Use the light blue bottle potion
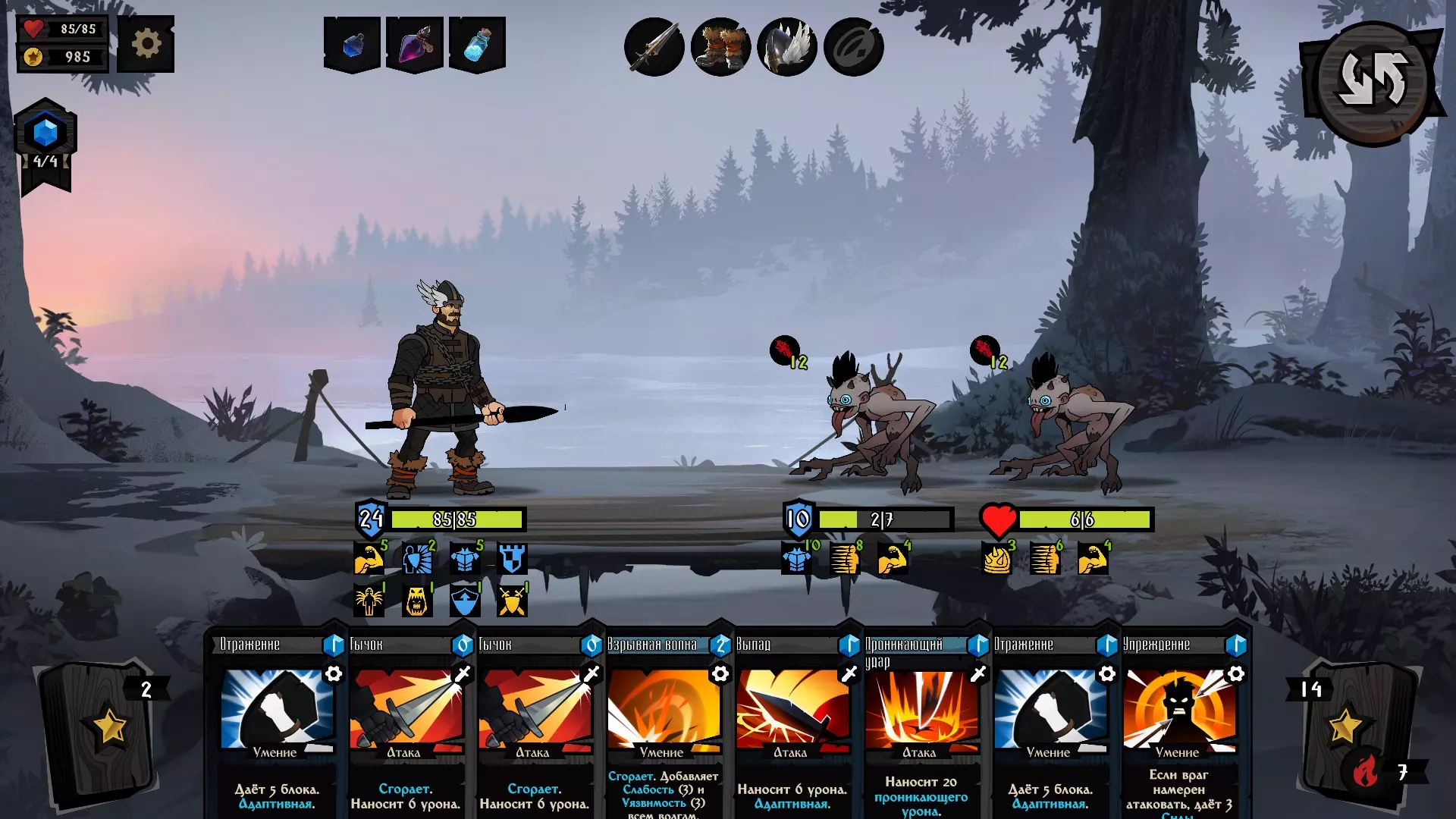The height and width of the screenshot is (819, 1456). pyautogui.click(x=477, y=45)
